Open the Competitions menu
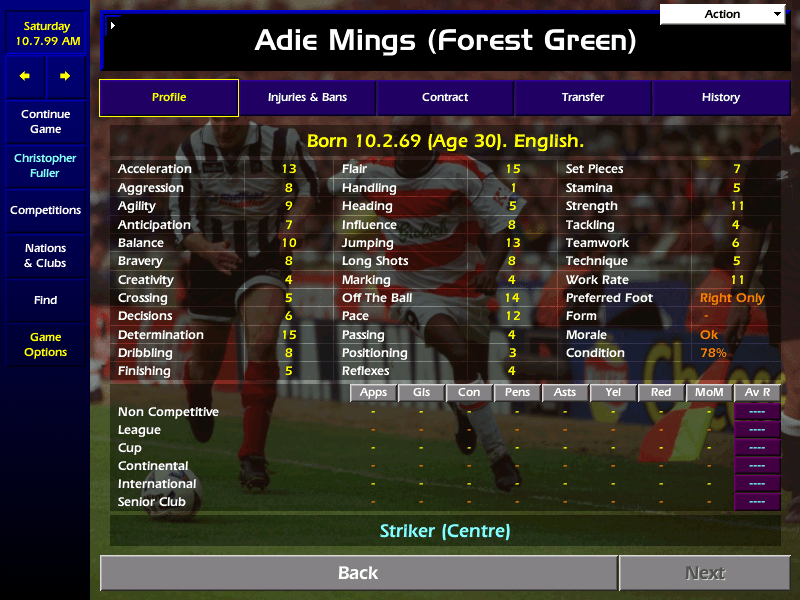800x600 pixels. 45,211
